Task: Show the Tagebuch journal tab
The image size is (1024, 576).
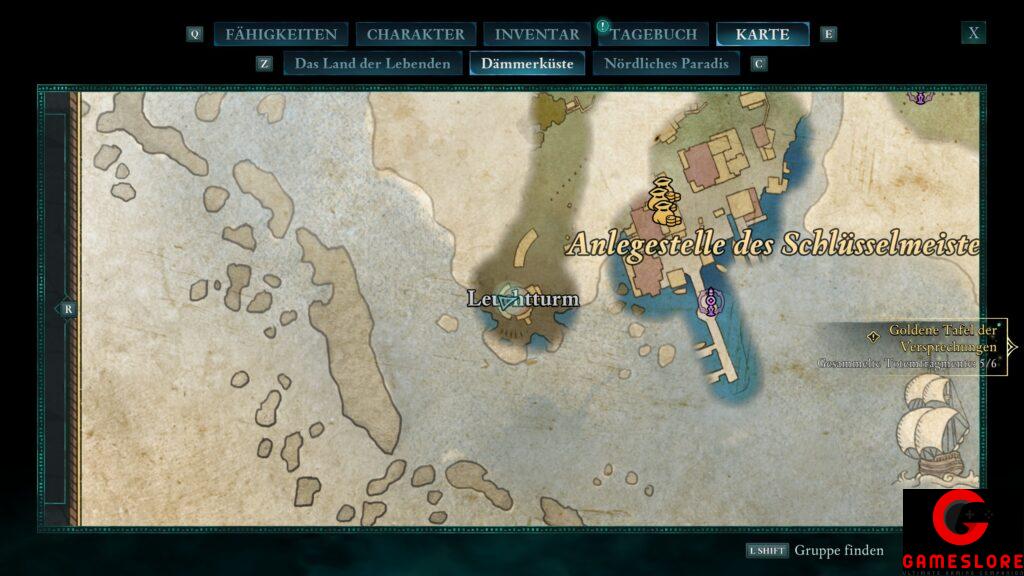Action: [x=654, y=34]
